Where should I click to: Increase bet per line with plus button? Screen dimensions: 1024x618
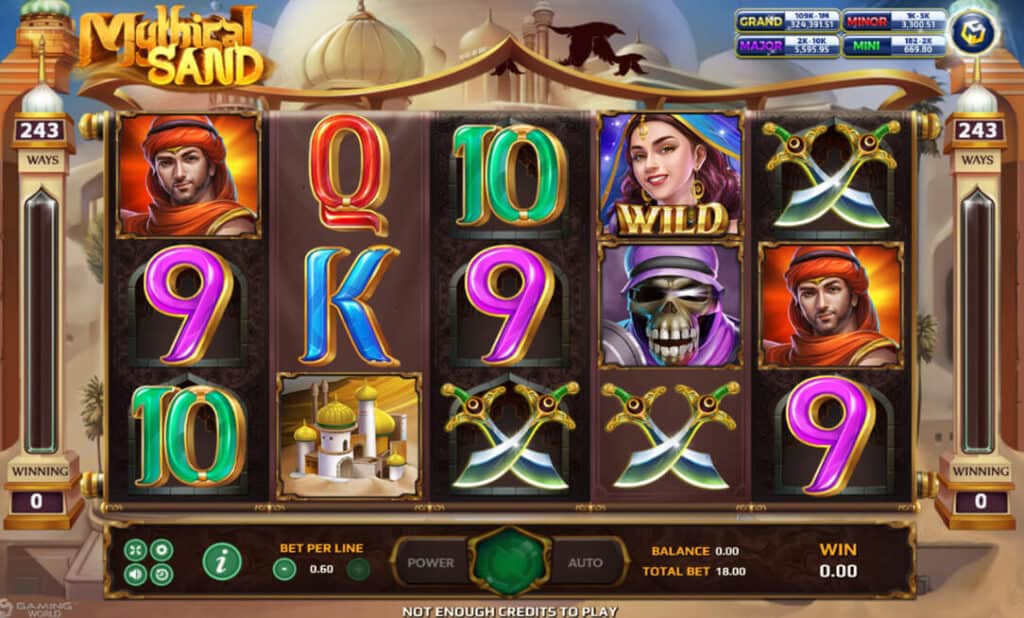(358, 569)
